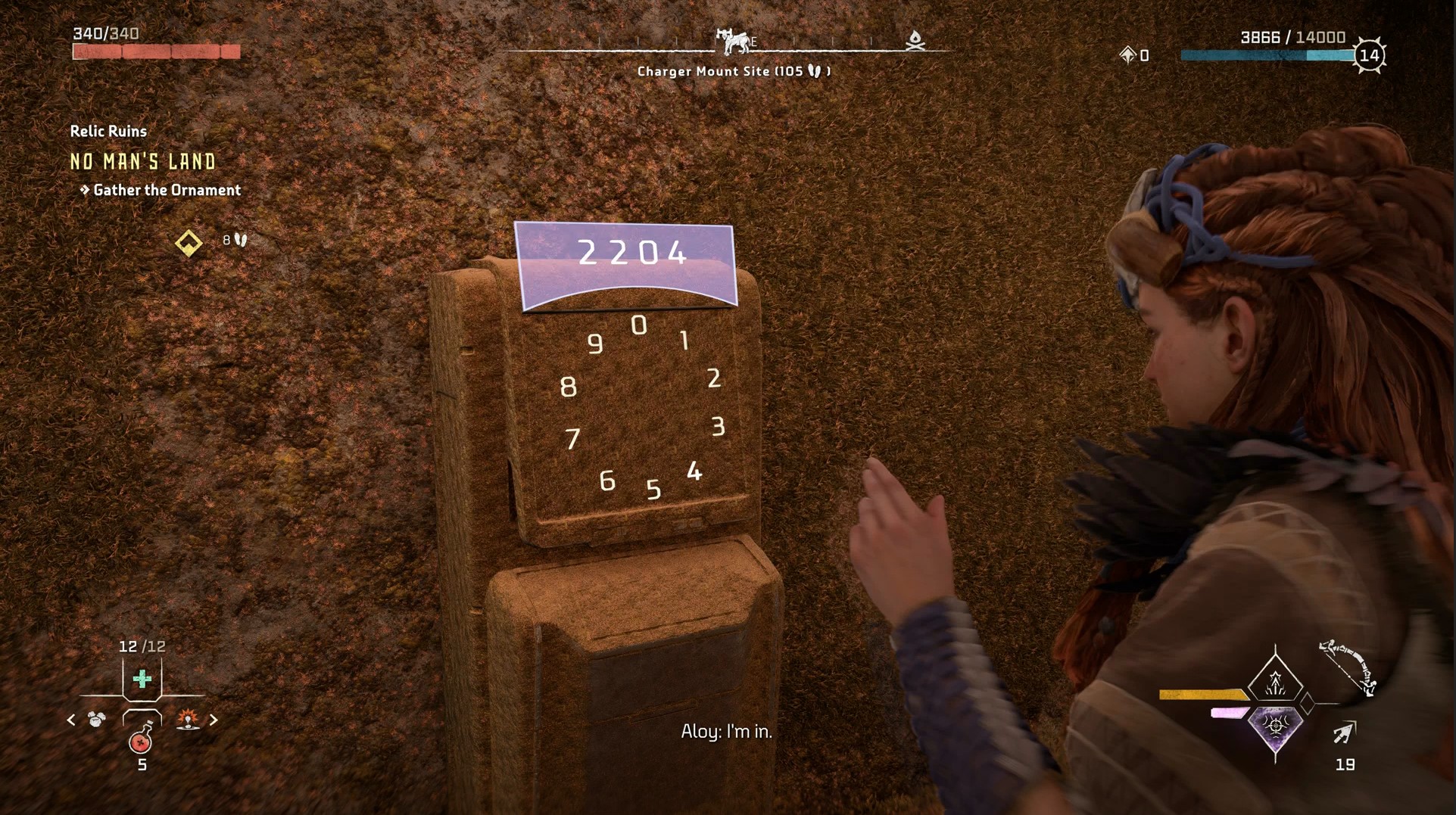Click the yellow diamond quest waypoint marker

[x=189, y=243]
